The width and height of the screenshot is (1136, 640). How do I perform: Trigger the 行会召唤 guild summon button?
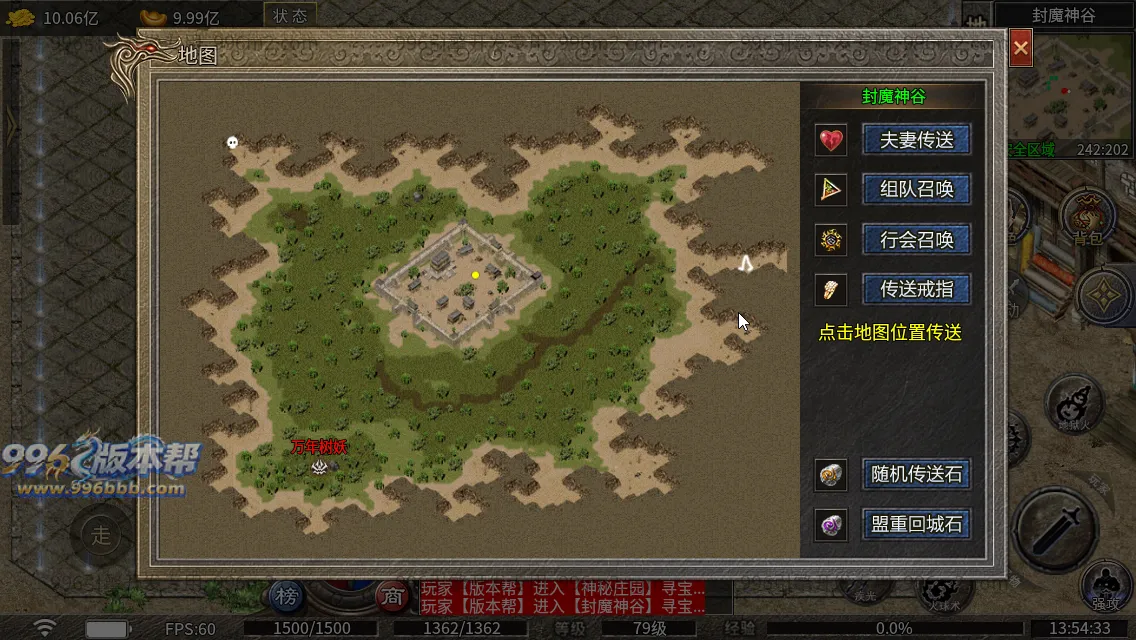click(916, 240)
